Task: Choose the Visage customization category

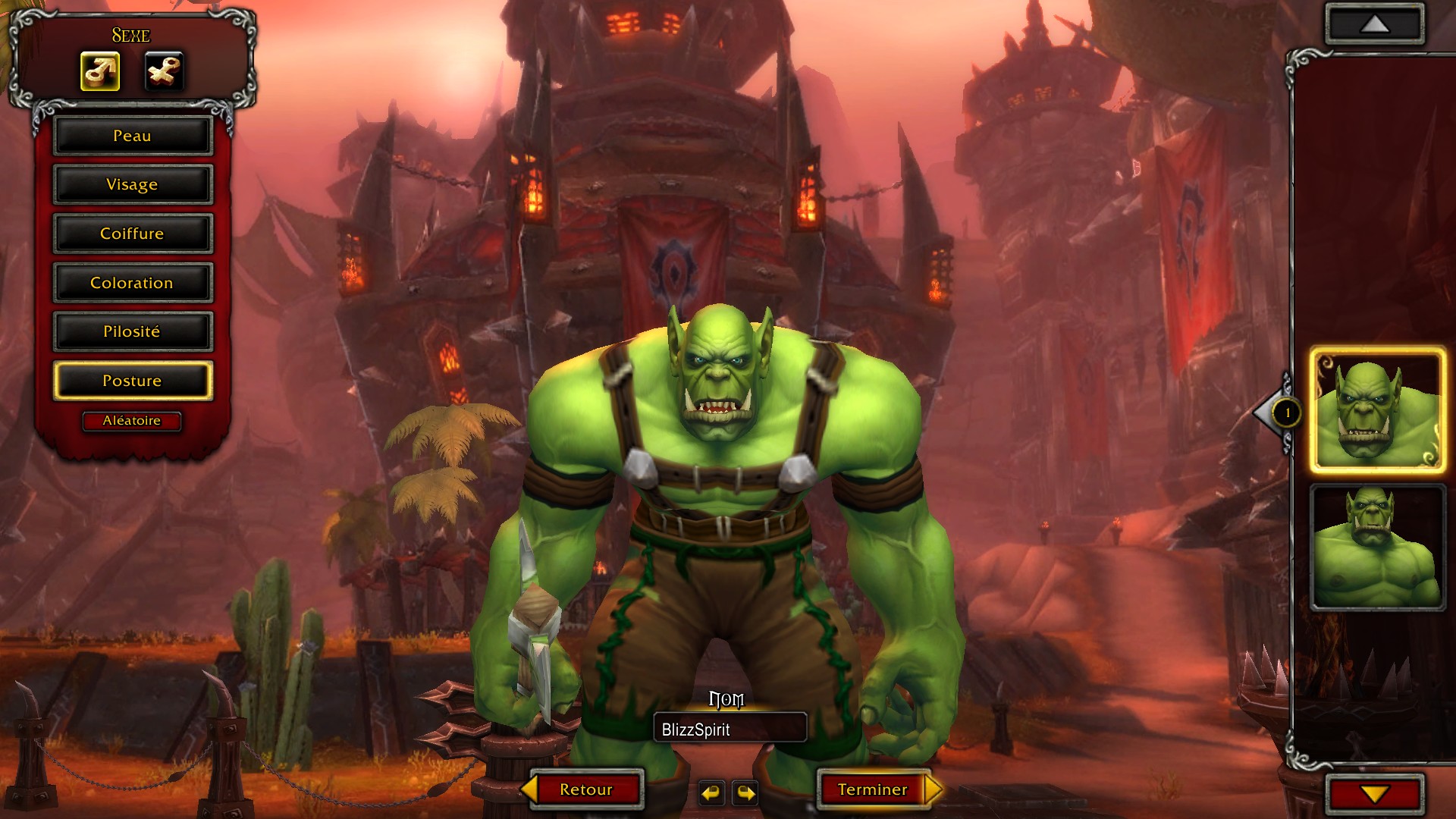Action: [133, 184]
